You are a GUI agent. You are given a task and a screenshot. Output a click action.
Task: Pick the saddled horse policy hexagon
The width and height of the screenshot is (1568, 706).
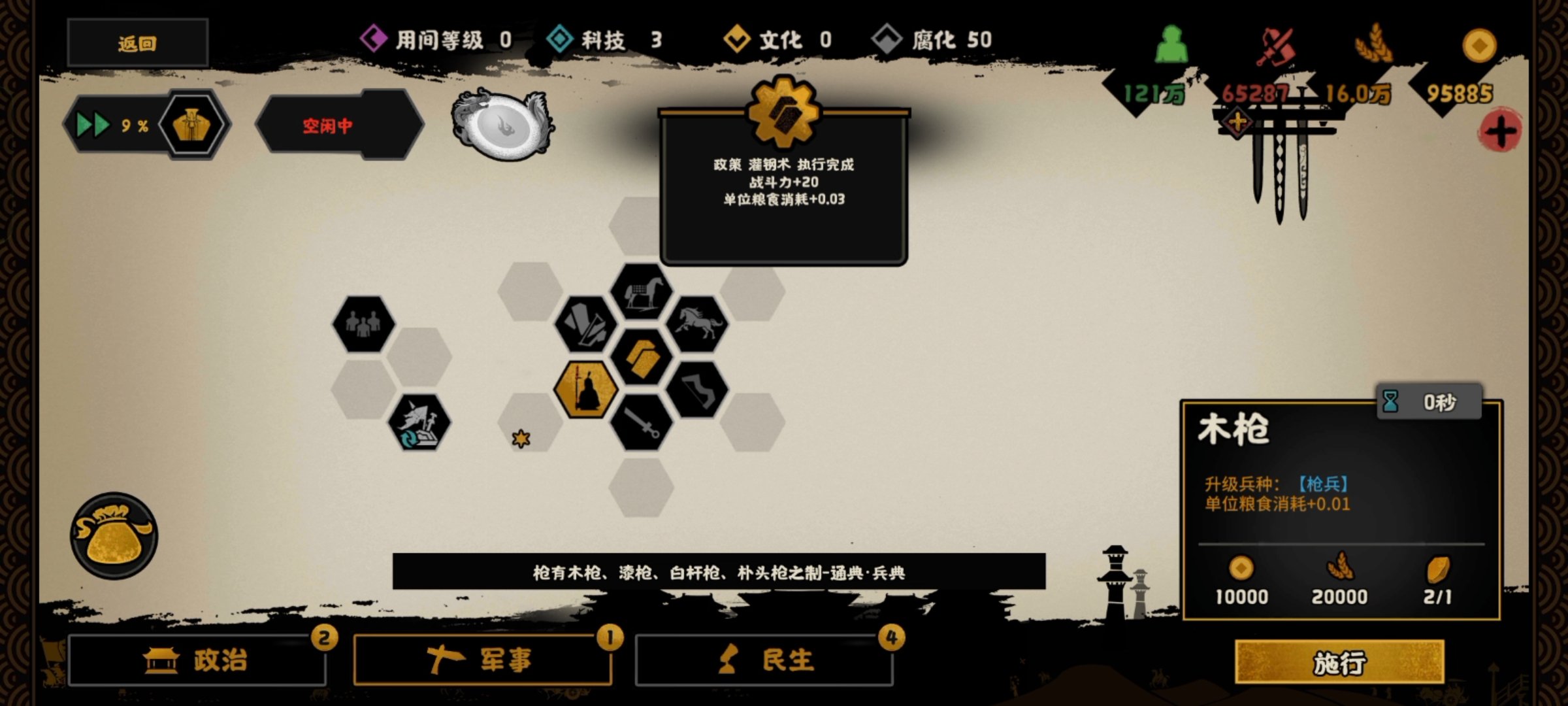click(x=641, y=292)
